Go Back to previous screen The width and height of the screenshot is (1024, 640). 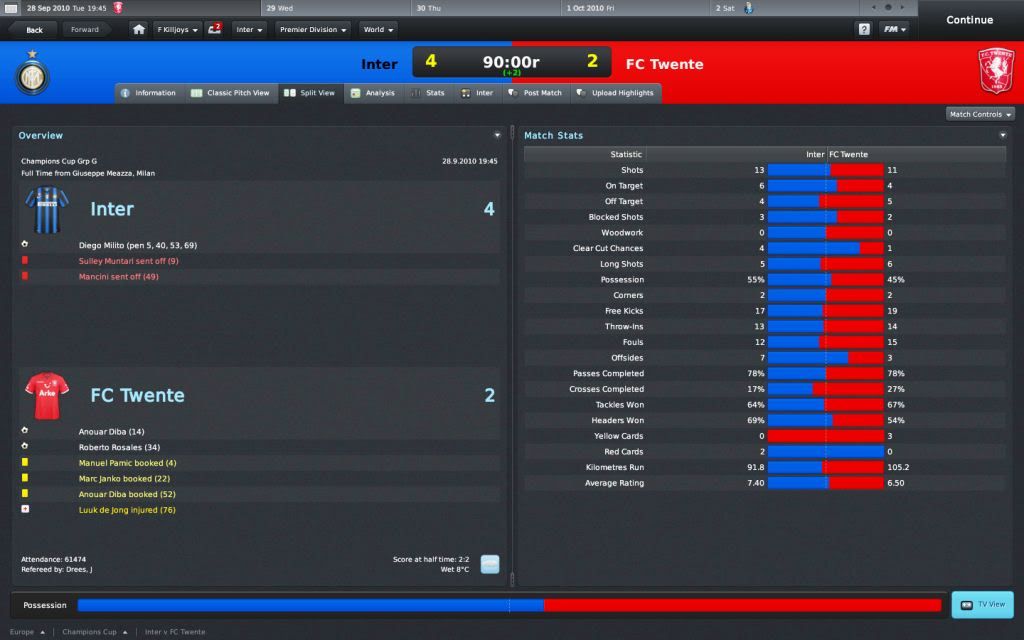[34, 30]
